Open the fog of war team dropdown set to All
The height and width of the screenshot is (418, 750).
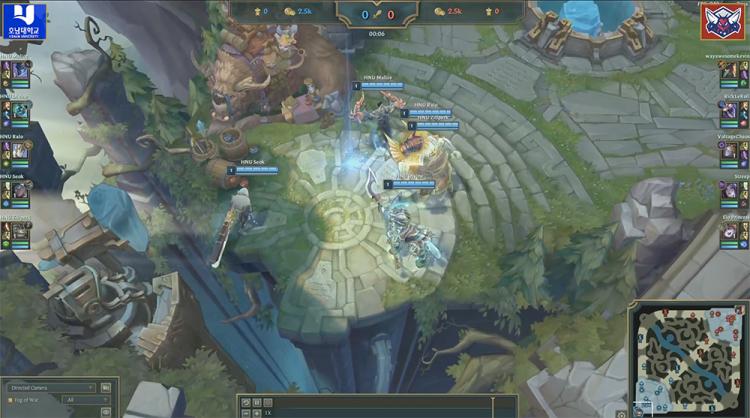tap(86, 399)
